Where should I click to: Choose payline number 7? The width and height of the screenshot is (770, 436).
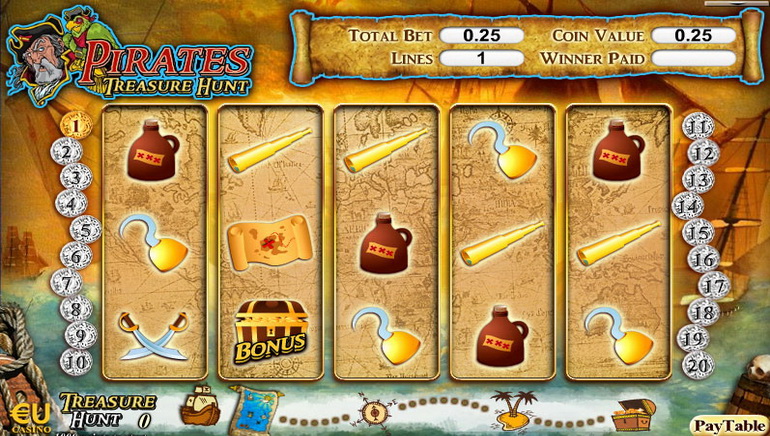pyautogui.click(x=71, y=283)
